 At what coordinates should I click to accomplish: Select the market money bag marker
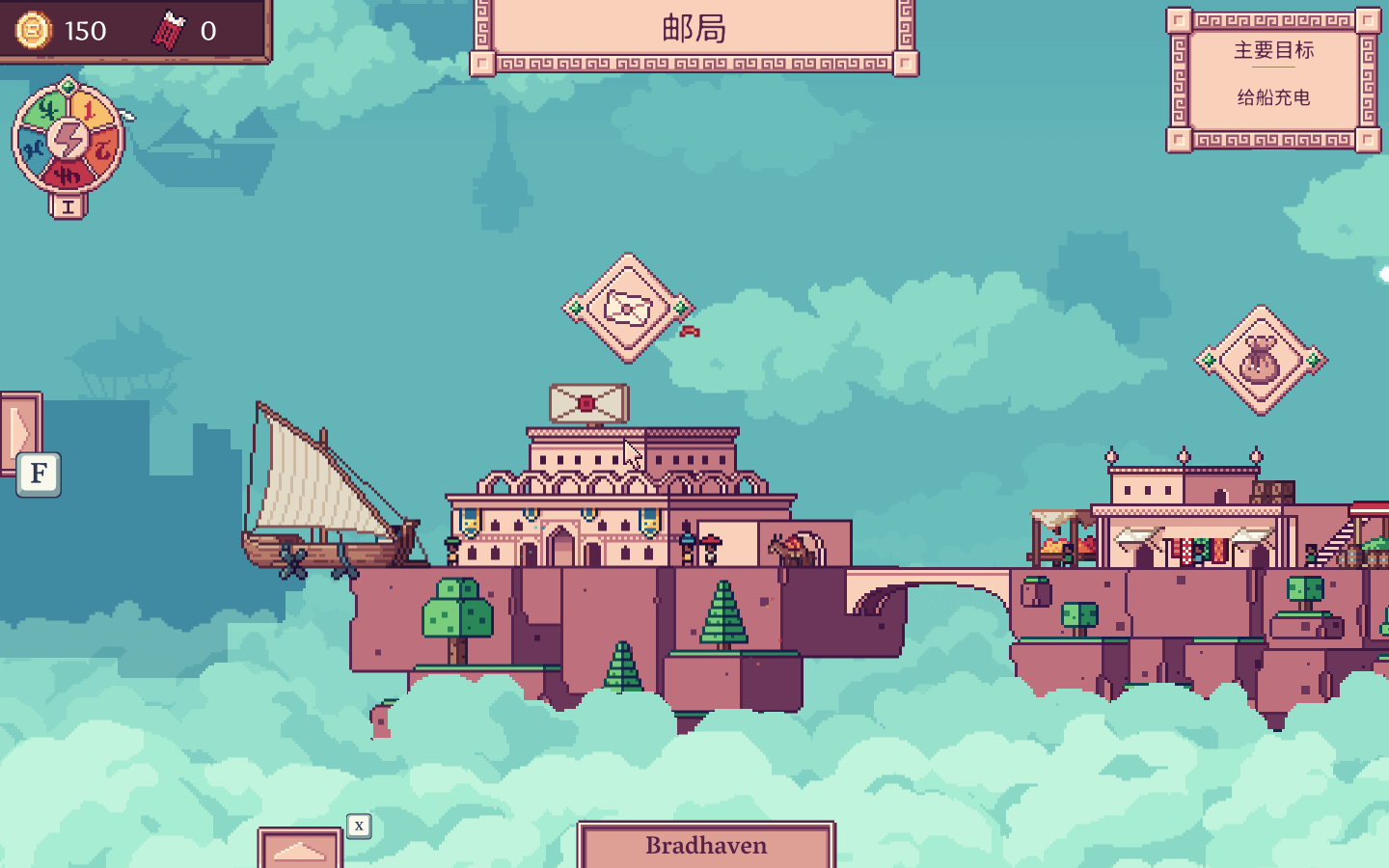coord(1260,361)
